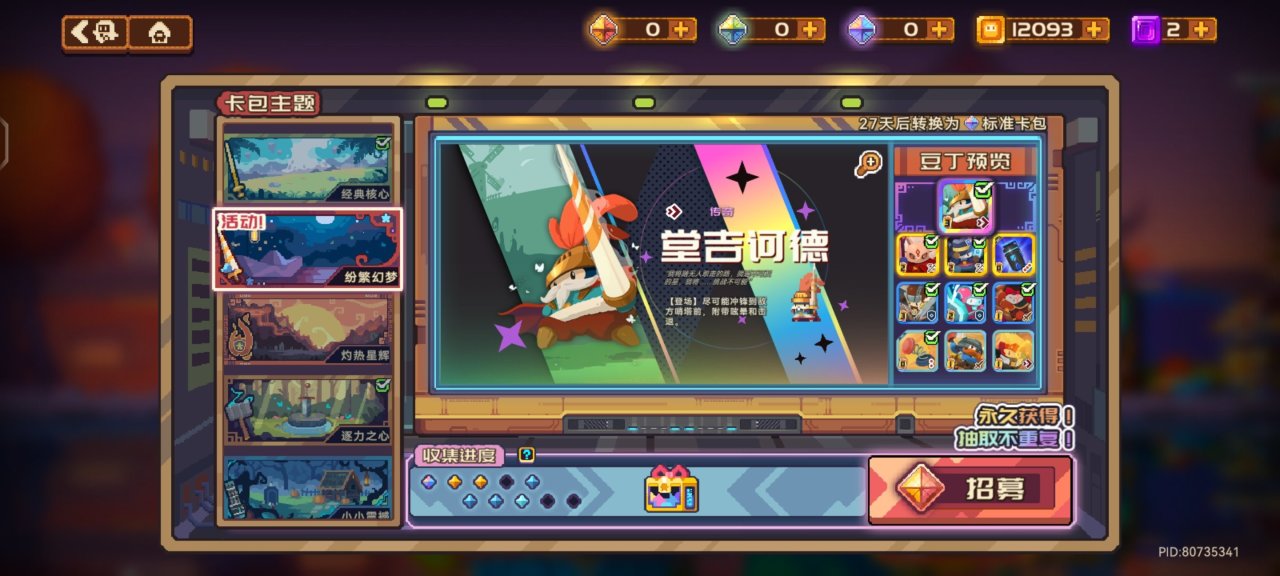This screenshot has height=576, width=1280.
Task: Select the 纷繁幻梦 event card pack
Action: tap(308, 249)
